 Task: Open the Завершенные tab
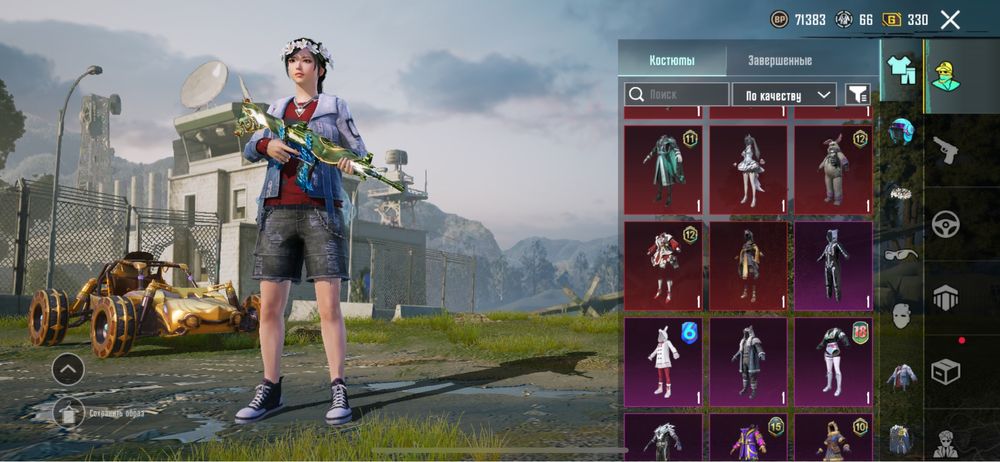coord(779,60)
